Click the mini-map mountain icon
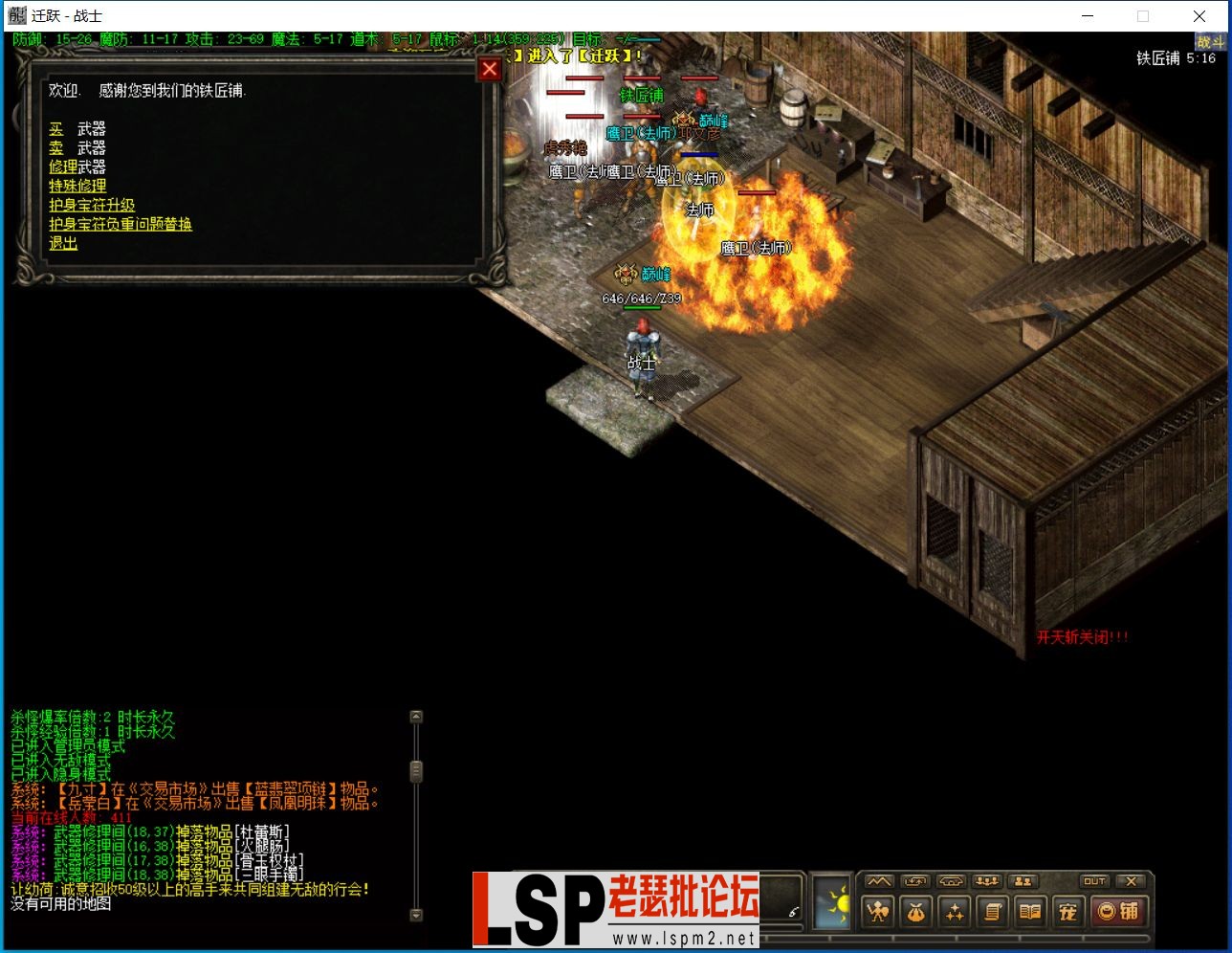 click(x=877, y=881)
